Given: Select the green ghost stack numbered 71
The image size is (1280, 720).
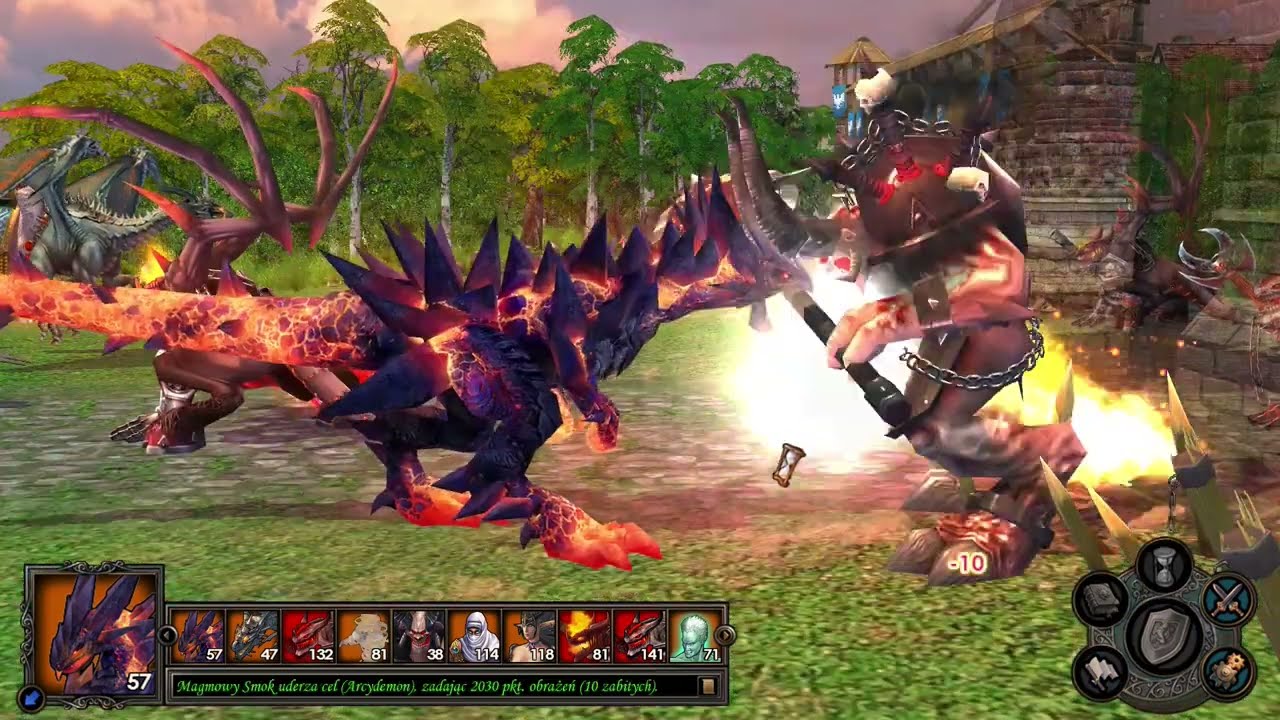Looking at the screenshot, I should pyautogui.click(x=695, y=636).
